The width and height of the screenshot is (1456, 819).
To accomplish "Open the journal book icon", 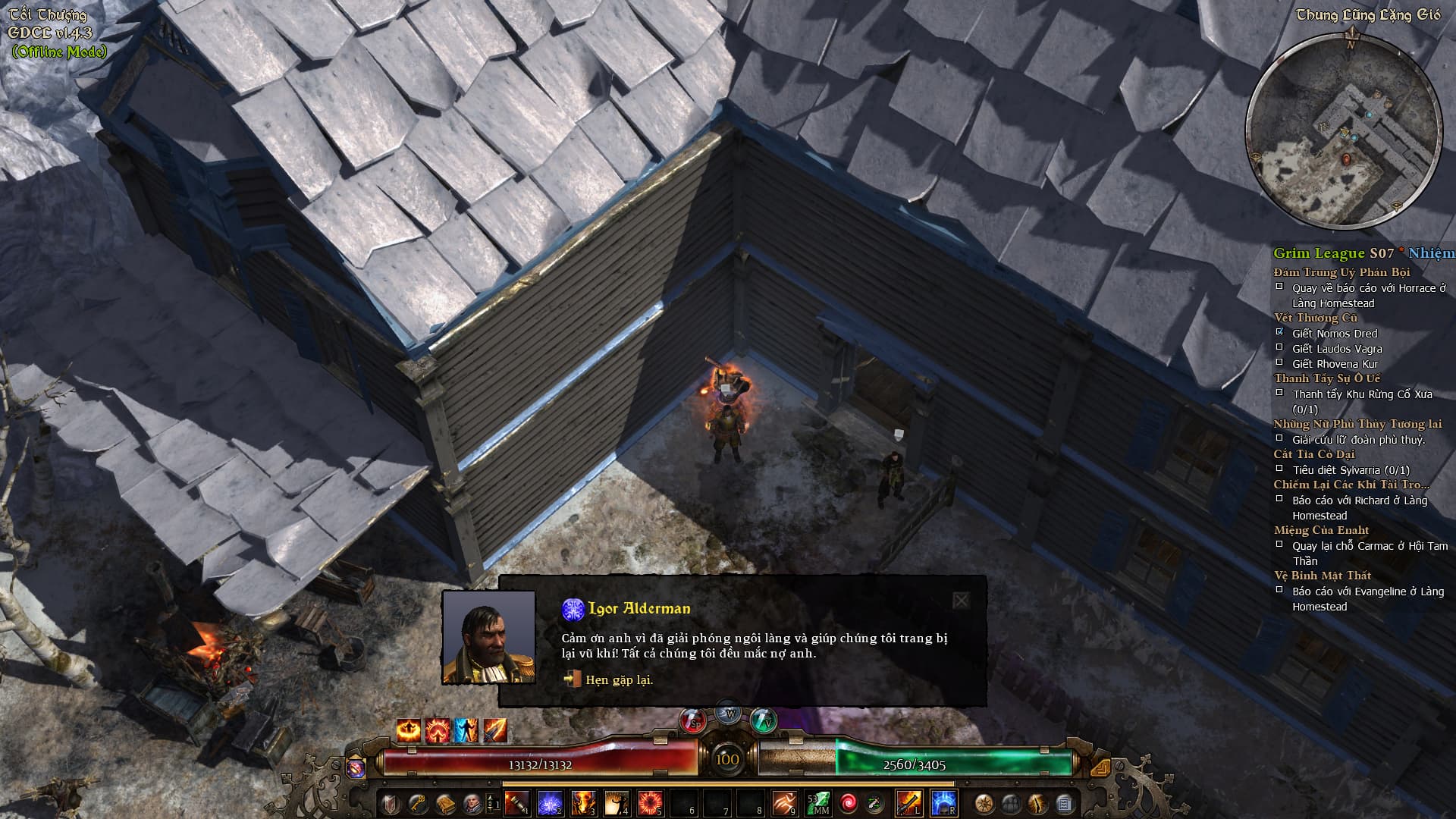I will tap(444, 803).
